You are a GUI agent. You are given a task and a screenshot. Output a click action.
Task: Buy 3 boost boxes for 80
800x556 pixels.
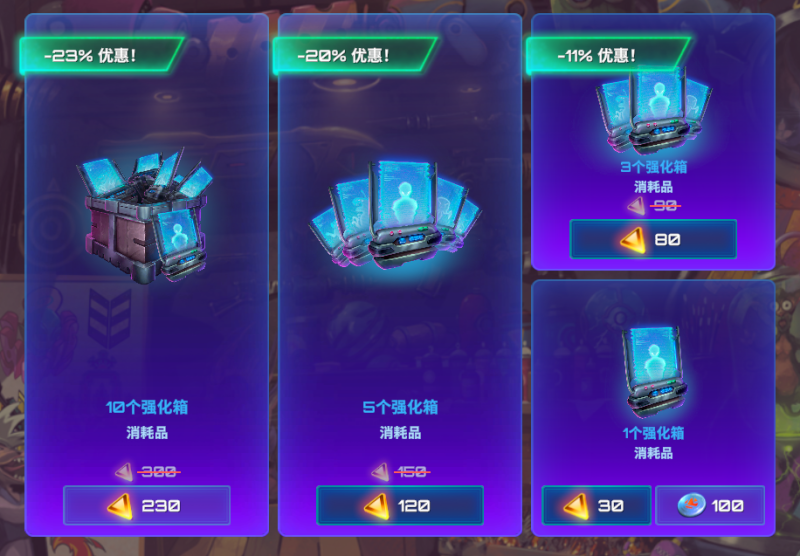[x=653, y=239]
